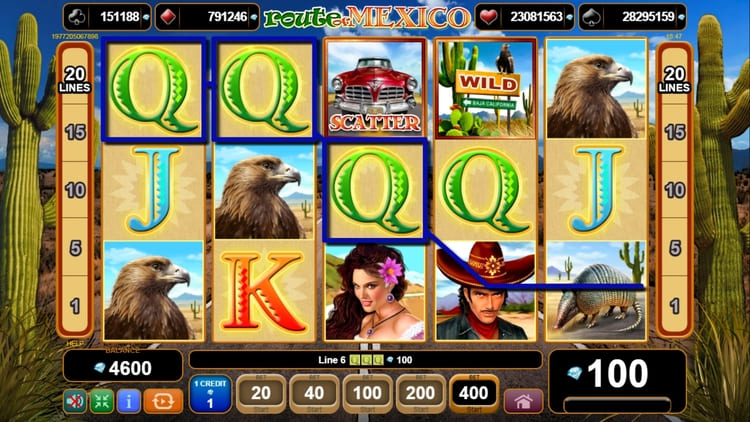Set 10 lines on the right selector
Image resolution: width=750 pixels, height=422 pixels.
click(675, 190)
